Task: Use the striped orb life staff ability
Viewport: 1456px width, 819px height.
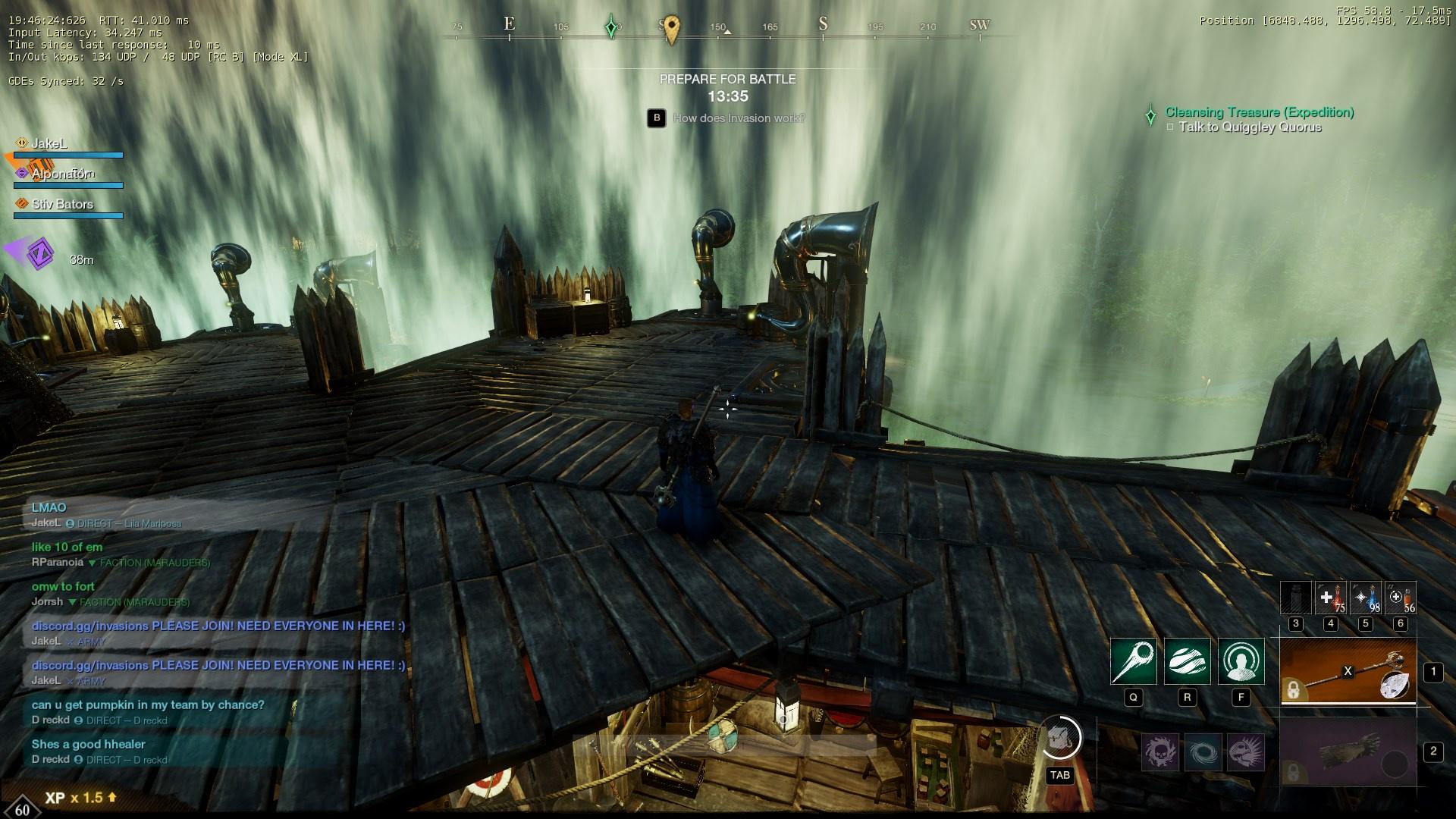Action: tap(1187, 661)
